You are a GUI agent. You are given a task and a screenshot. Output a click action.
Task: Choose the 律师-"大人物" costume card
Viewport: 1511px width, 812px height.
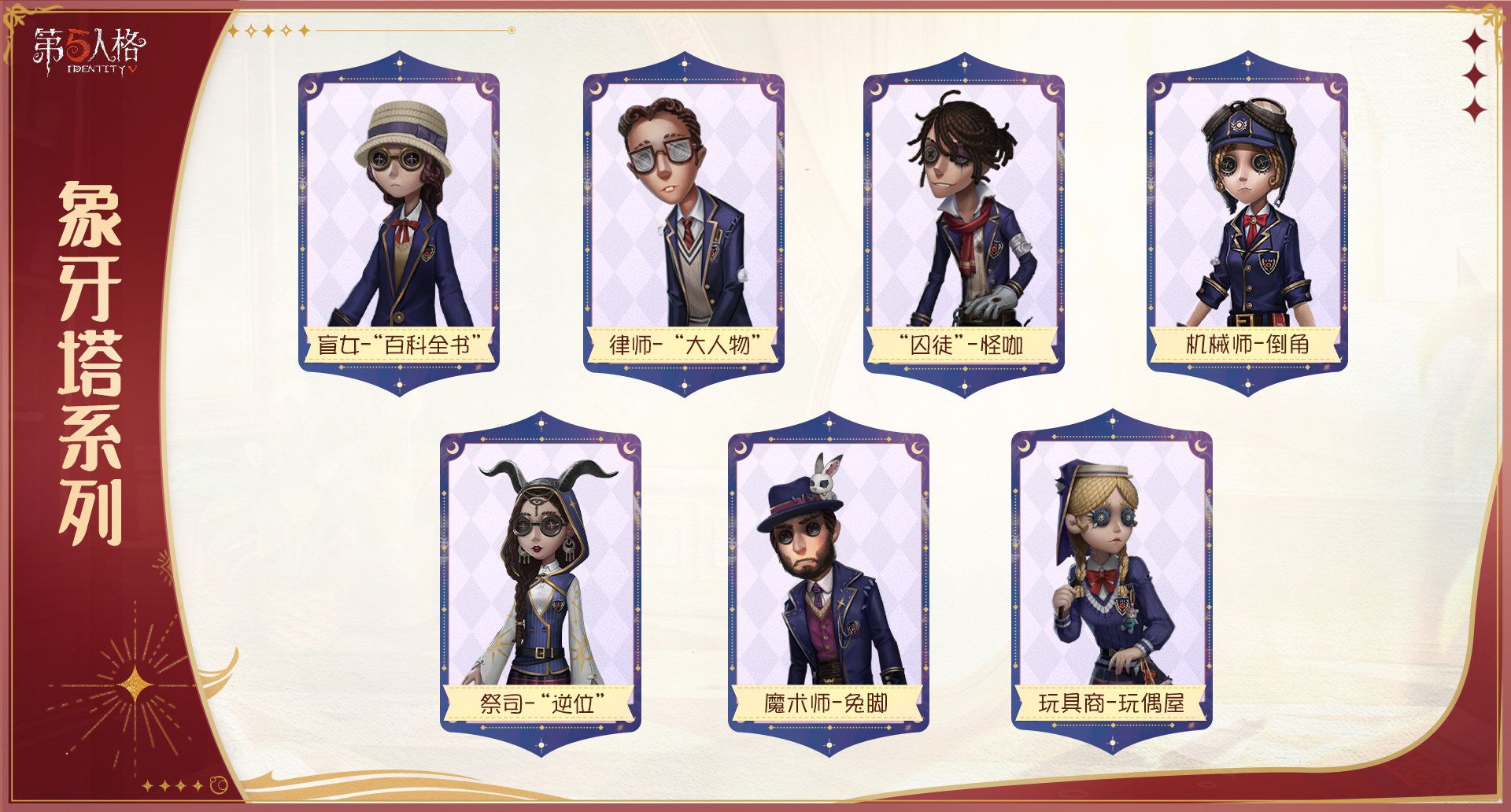pyautogui.click(x=683, y=224)
